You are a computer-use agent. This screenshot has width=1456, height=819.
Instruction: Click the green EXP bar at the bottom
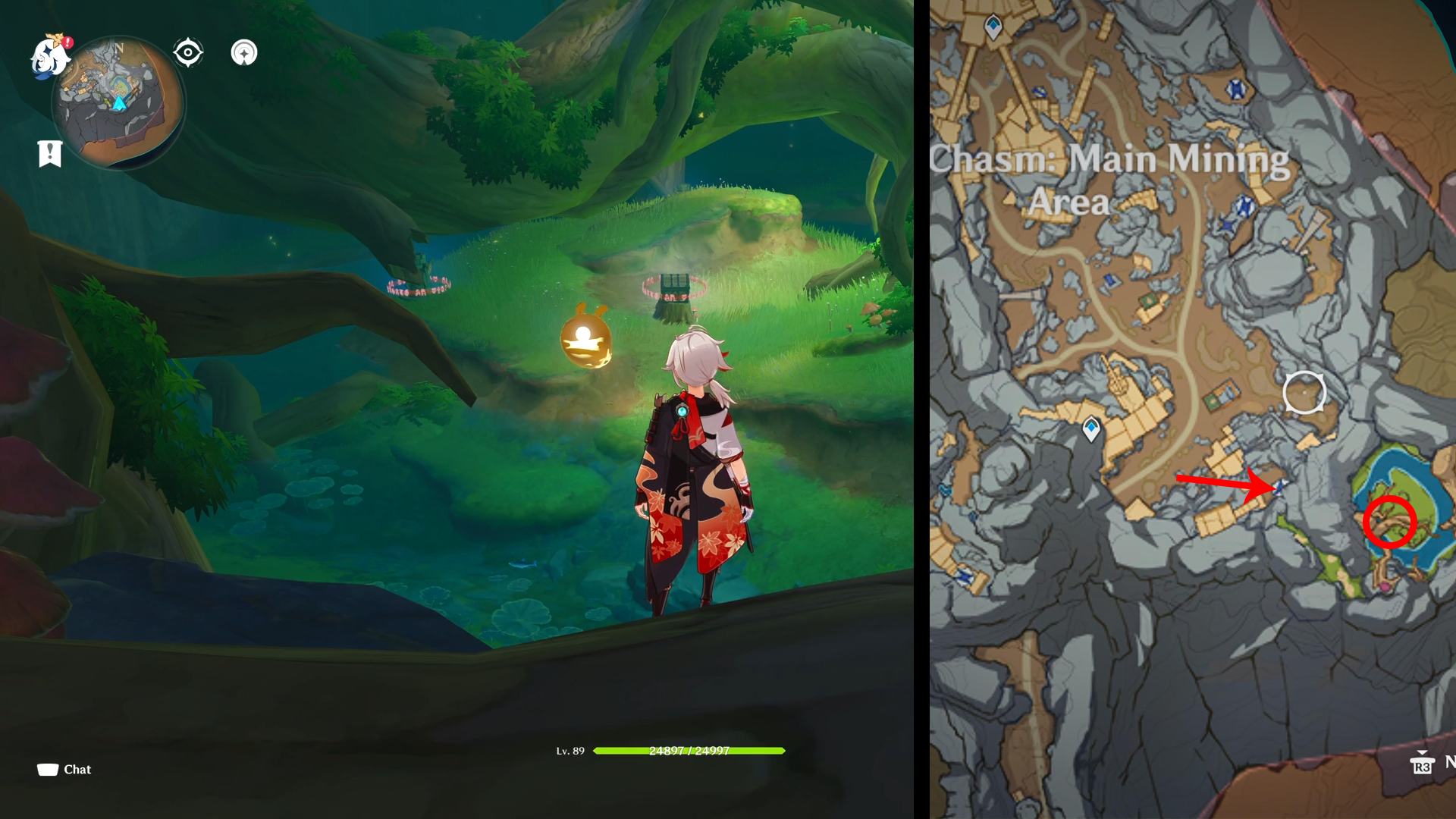pos(689,751)
